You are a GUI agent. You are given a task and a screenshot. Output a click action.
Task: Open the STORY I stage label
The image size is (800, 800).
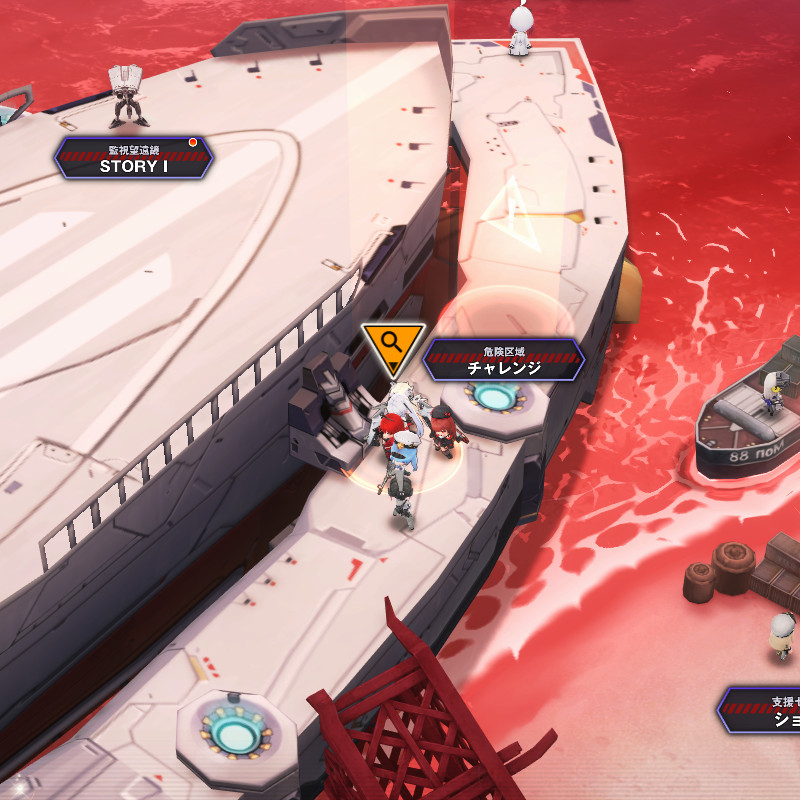[133, 159]
